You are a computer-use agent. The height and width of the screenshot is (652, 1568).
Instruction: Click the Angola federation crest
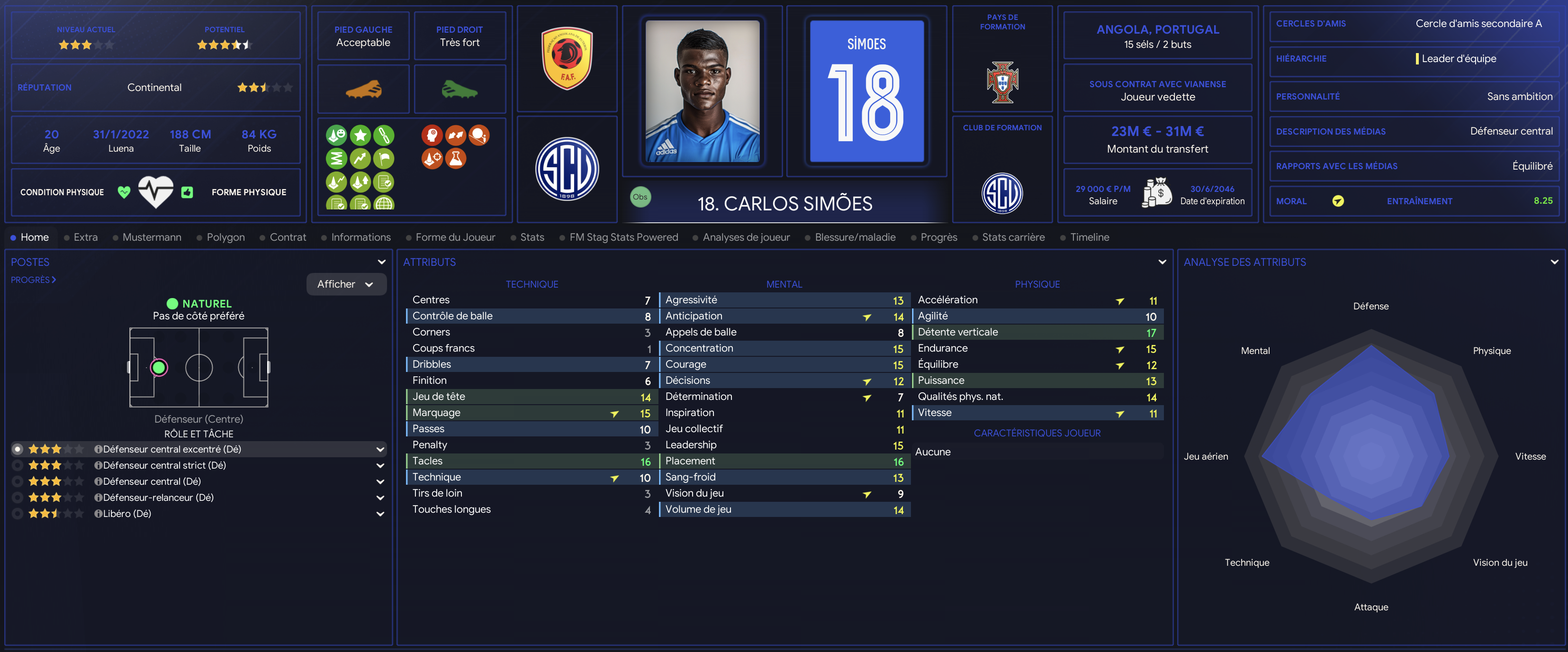click(567, 58)
